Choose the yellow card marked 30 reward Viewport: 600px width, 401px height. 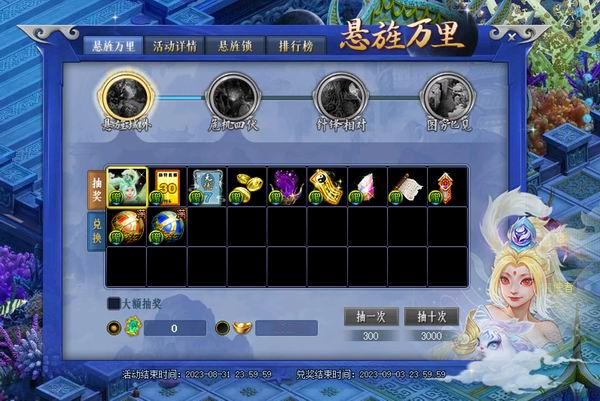point(167,186)
